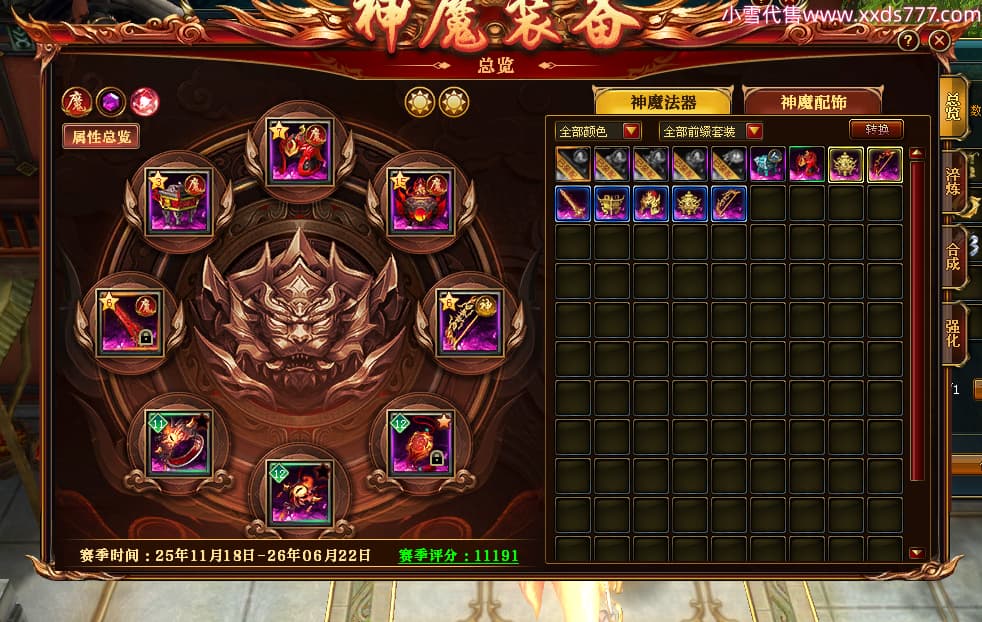The image size is (982, 622).
Task: Click the round red 魔 icon
Action: tap(76, 101)
